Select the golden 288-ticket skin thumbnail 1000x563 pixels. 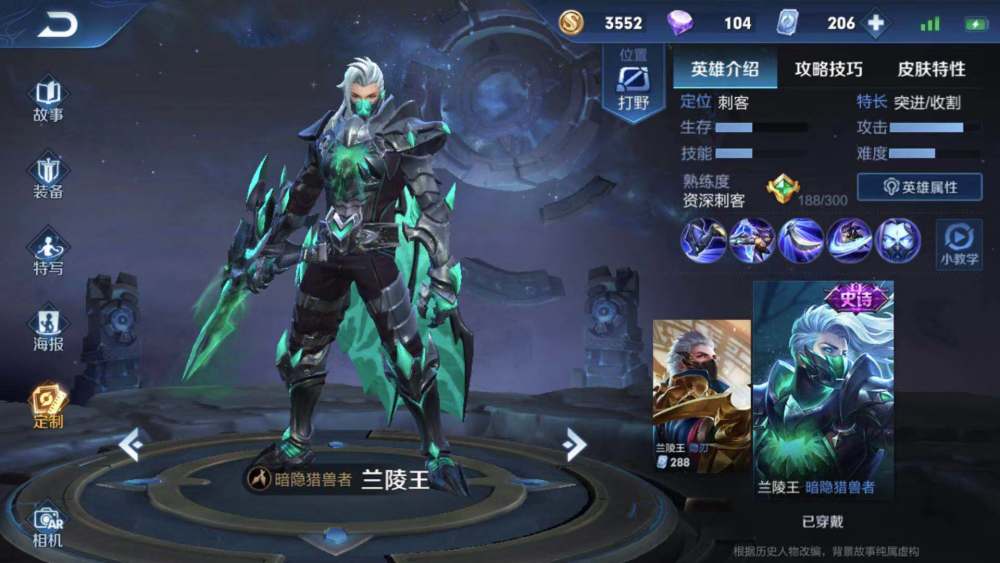(701, 395)
